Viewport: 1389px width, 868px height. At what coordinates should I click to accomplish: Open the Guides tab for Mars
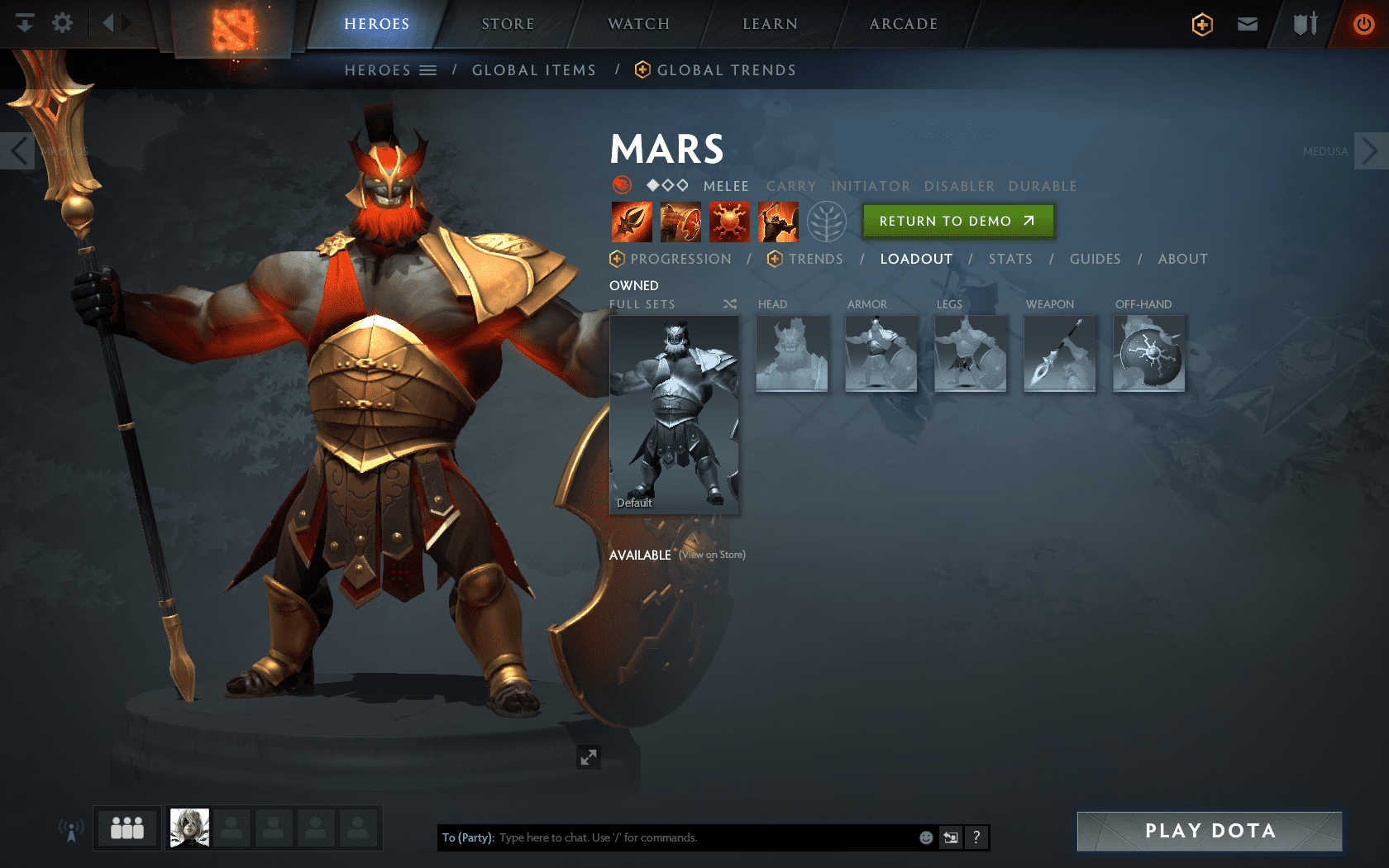[1095, 259]
